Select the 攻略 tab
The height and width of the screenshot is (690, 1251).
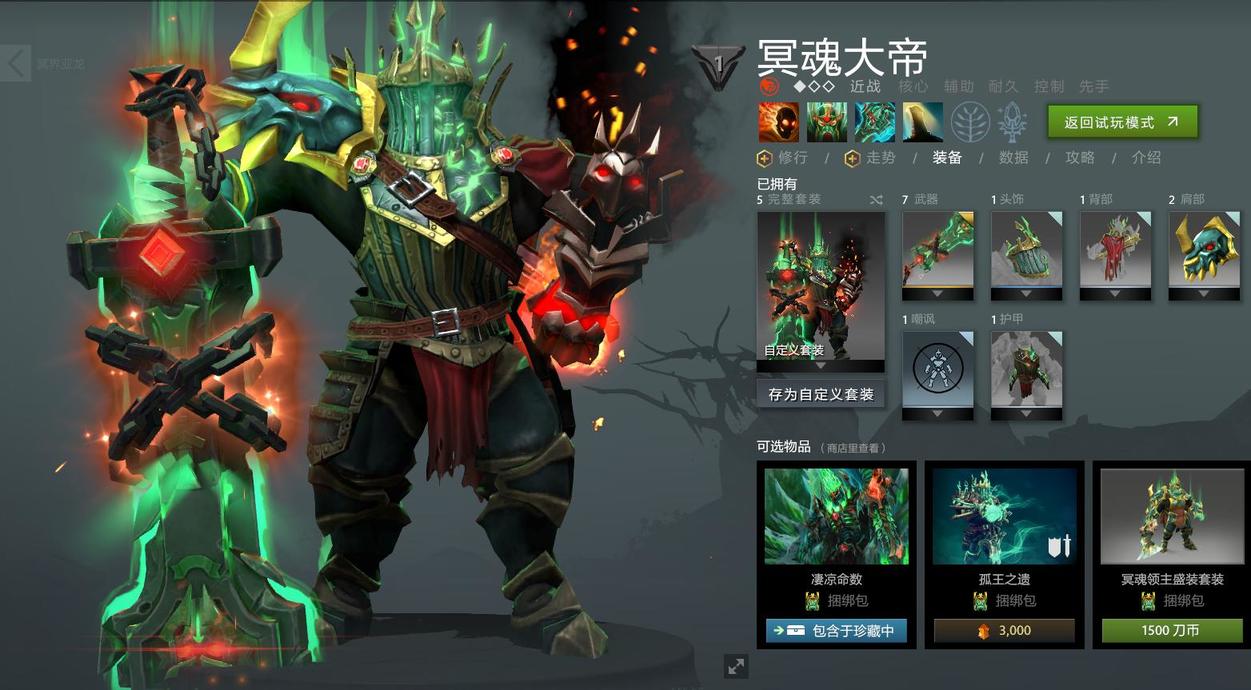(x=1080, y=158)
